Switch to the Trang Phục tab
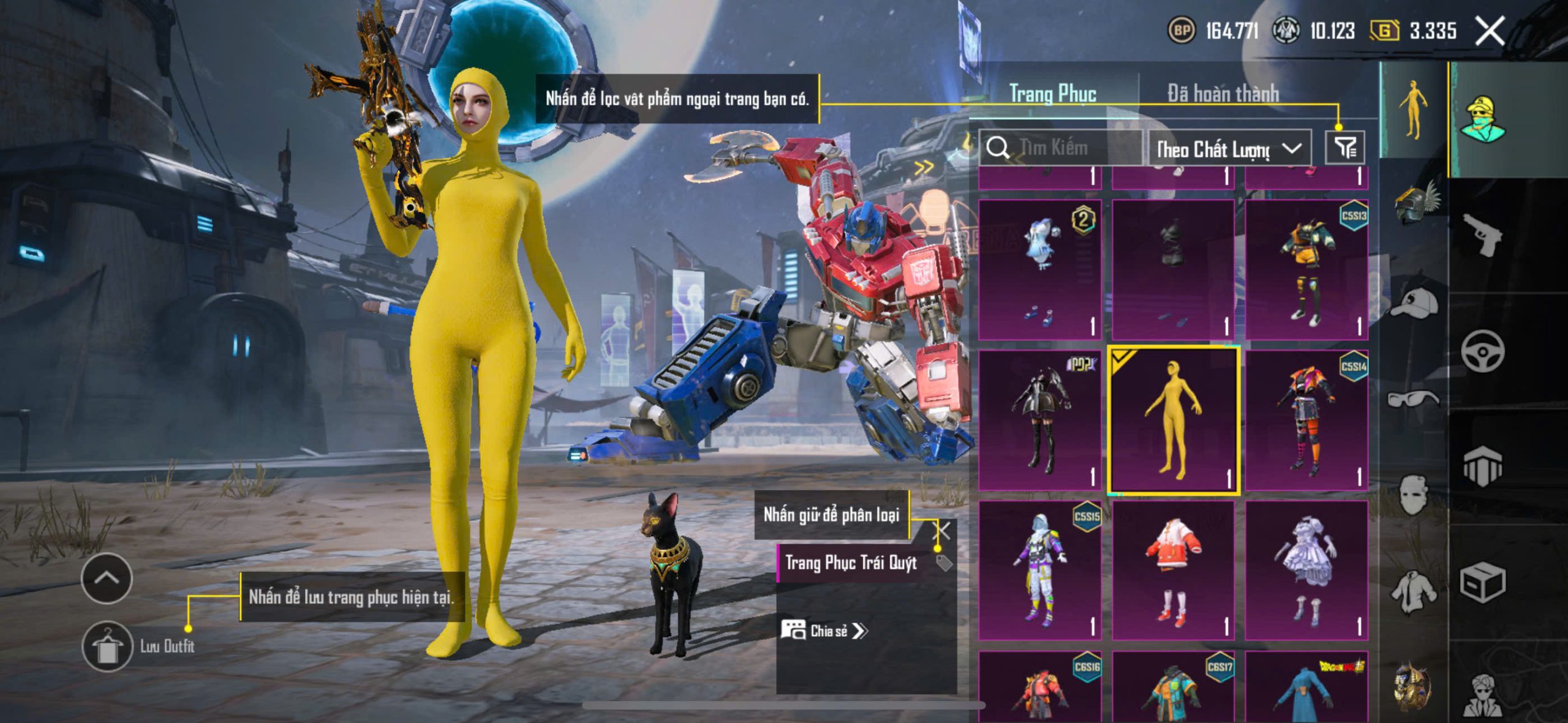This screenshot has width=1568, height=723. coord(1052,94)
